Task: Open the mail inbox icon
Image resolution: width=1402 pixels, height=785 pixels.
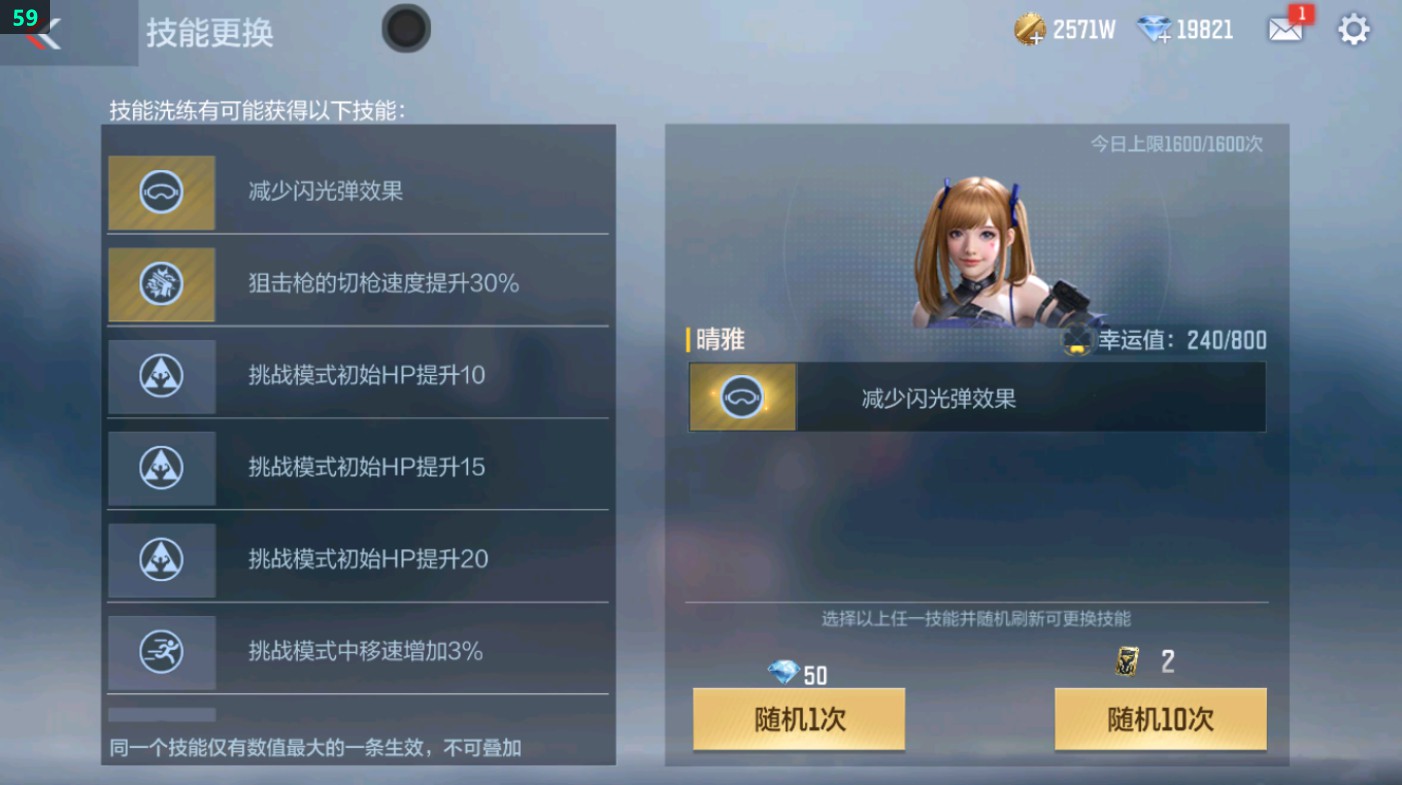Action: [x=1287, y=30]
